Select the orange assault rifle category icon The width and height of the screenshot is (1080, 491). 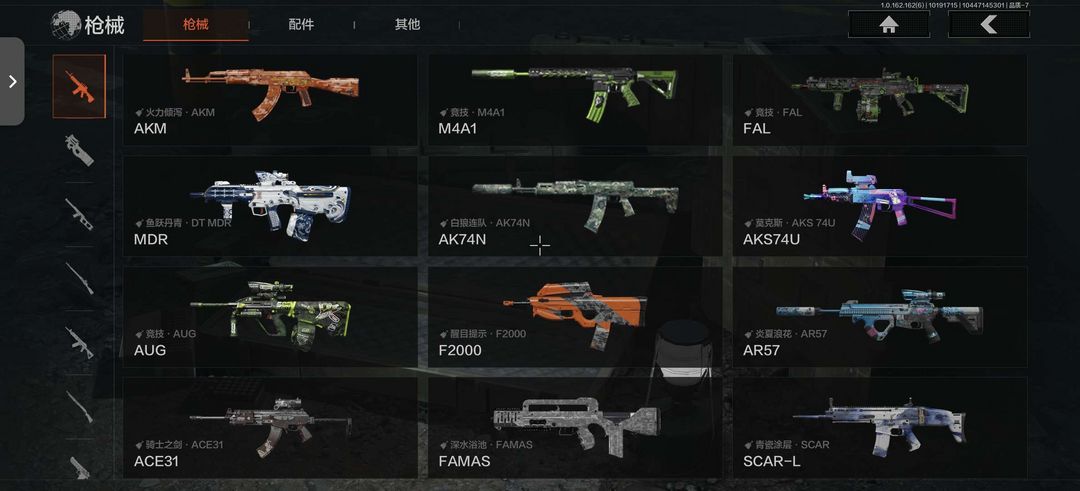pos(79,86)
